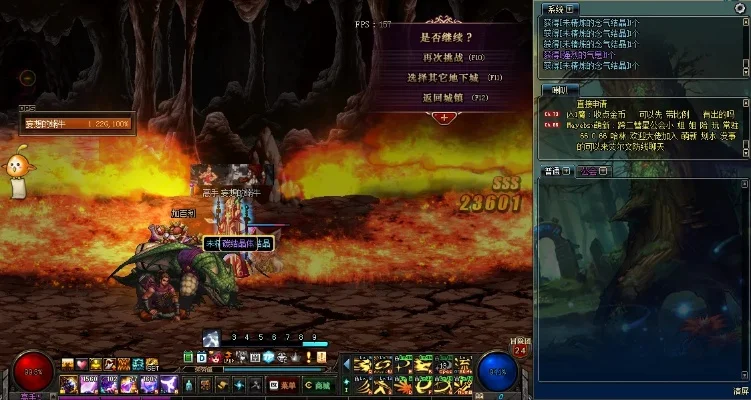Click the red plus button below the continue menu

pyautogui.click(x=443, y=117)
